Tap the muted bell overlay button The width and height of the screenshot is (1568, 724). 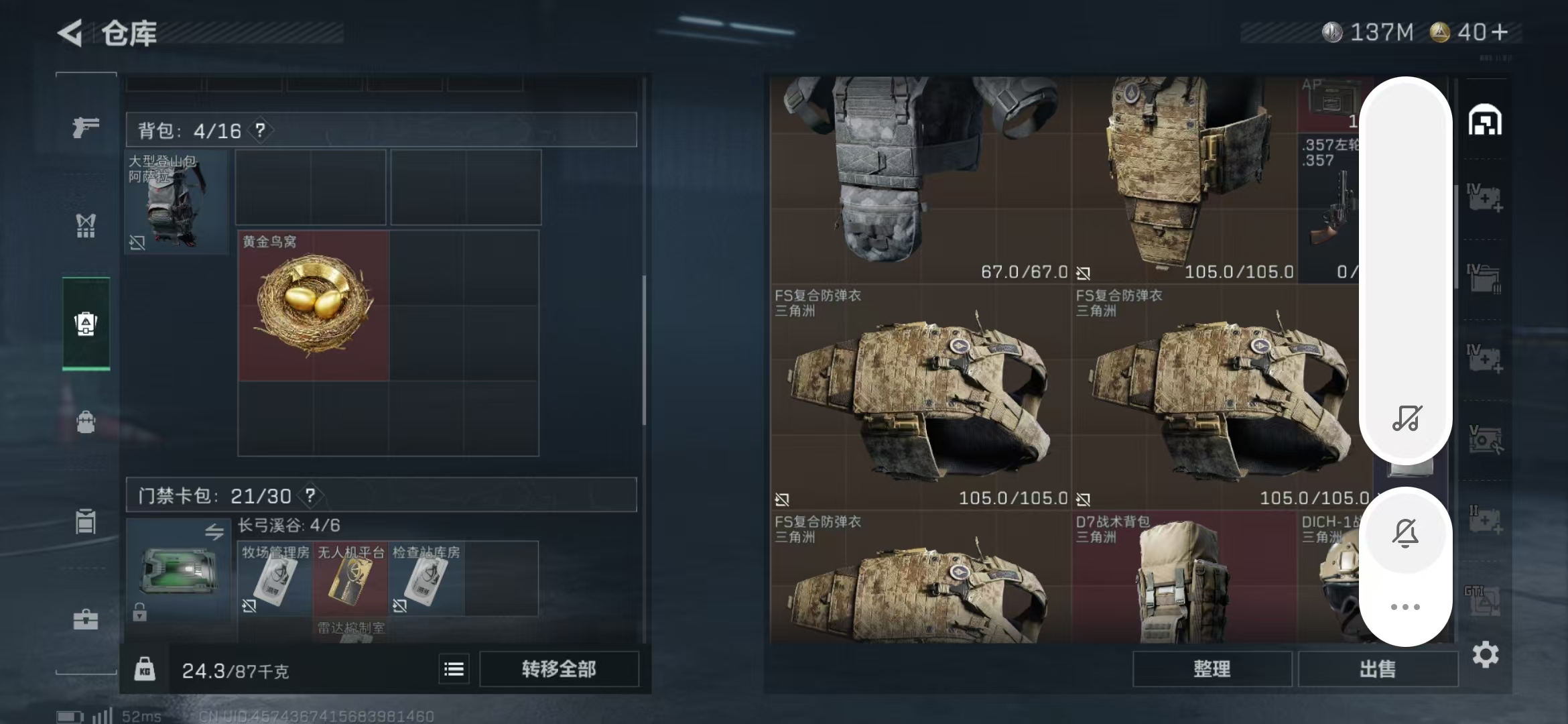1405,534
